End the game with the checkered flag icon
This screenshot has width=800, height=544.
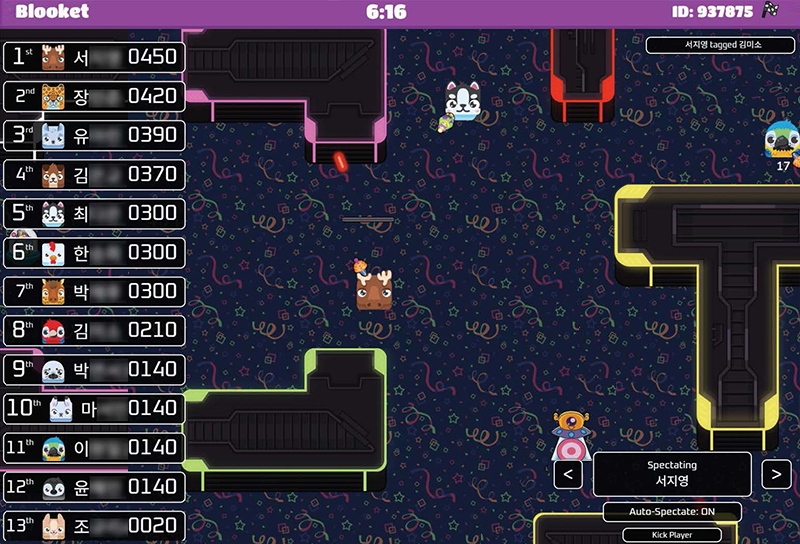[x=771, y=11]
